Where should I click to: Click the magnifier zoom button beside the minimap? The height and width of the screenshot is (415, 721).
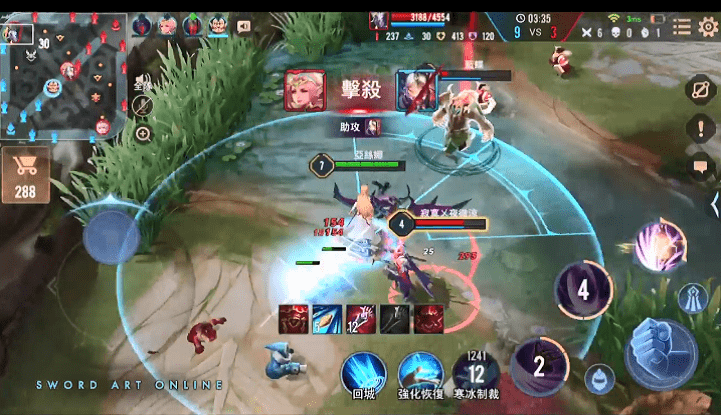tap(142, 133)
